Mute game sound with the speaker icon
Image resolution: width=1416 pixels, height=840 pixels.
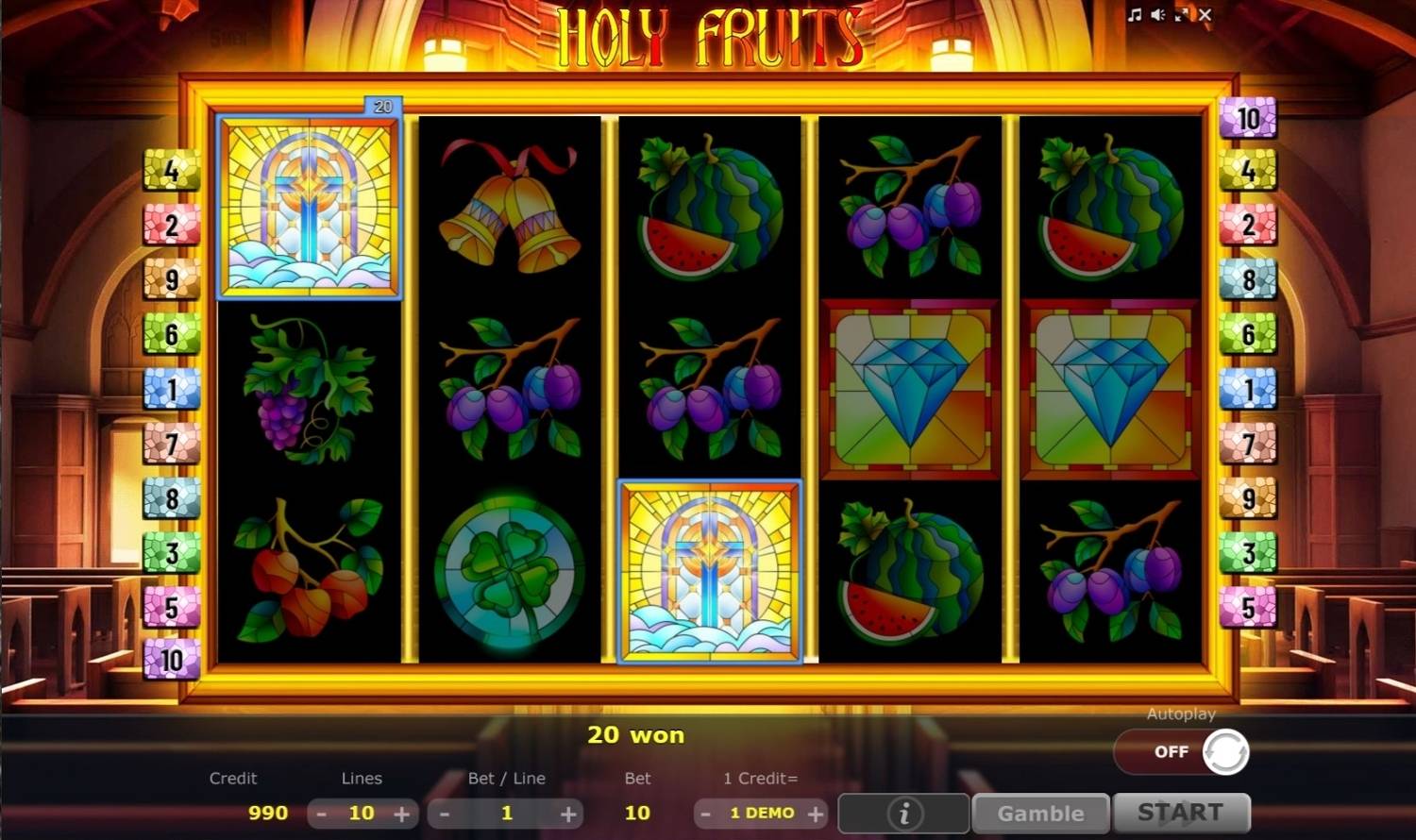[x=1157, y=15]
